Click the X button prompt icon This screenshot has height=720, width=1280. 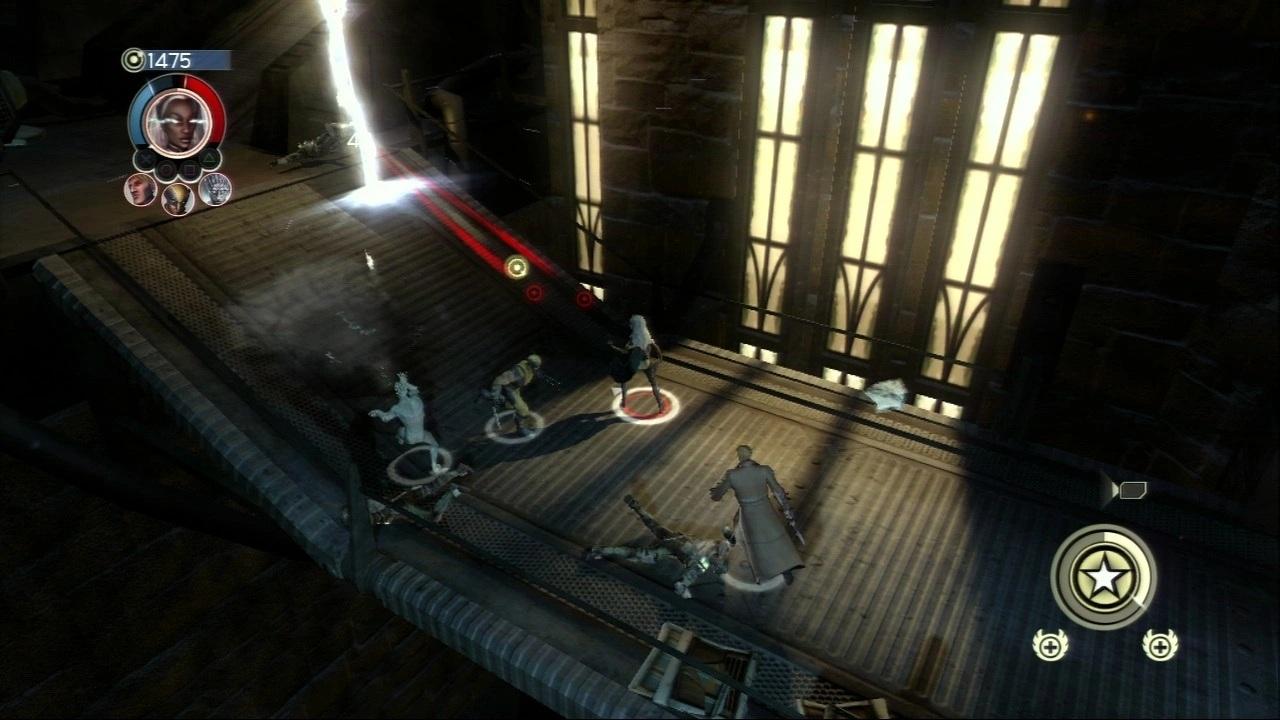(x=148, y=158)
